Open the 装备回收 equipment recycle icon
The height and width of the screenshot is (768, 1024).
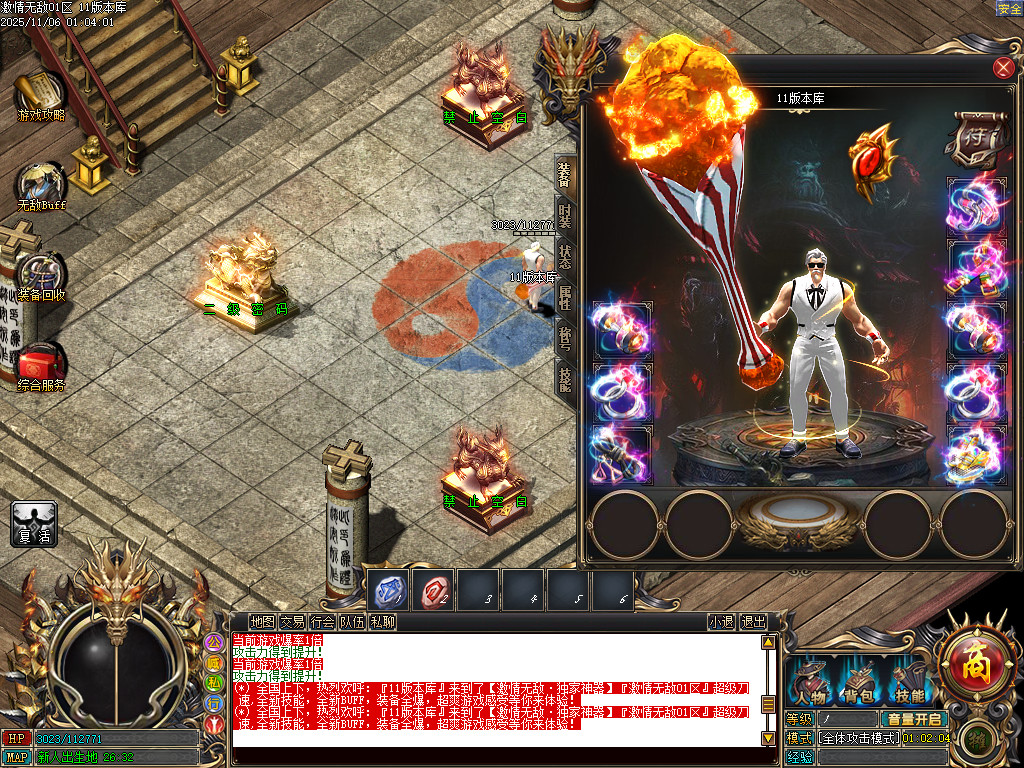click(x=41, y=276)
